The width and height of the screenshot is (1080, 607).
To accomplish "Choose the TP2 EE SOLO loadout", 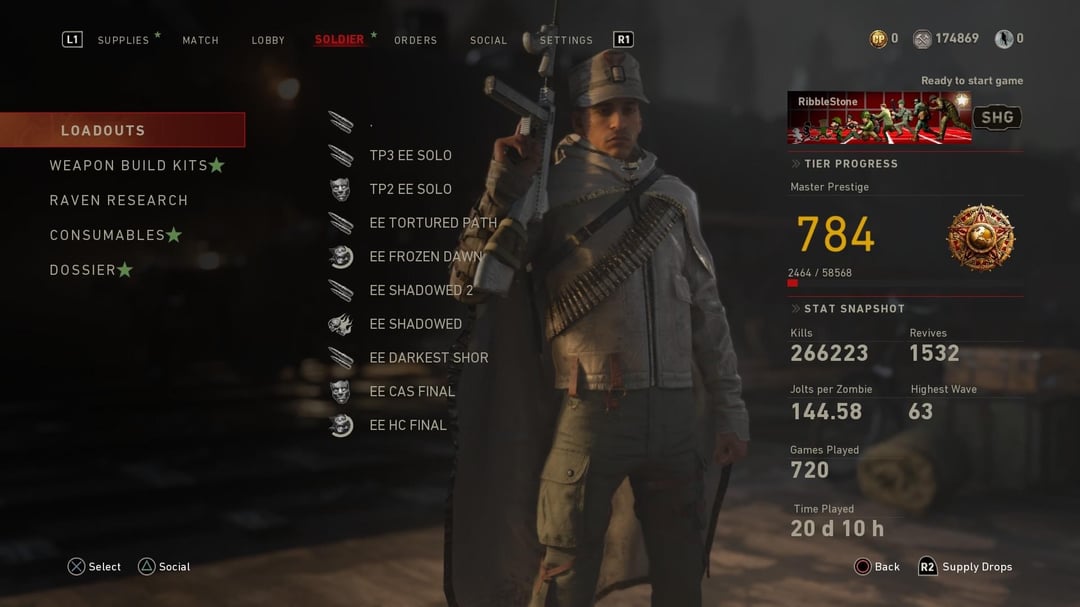I will click(x=410, y=189).
